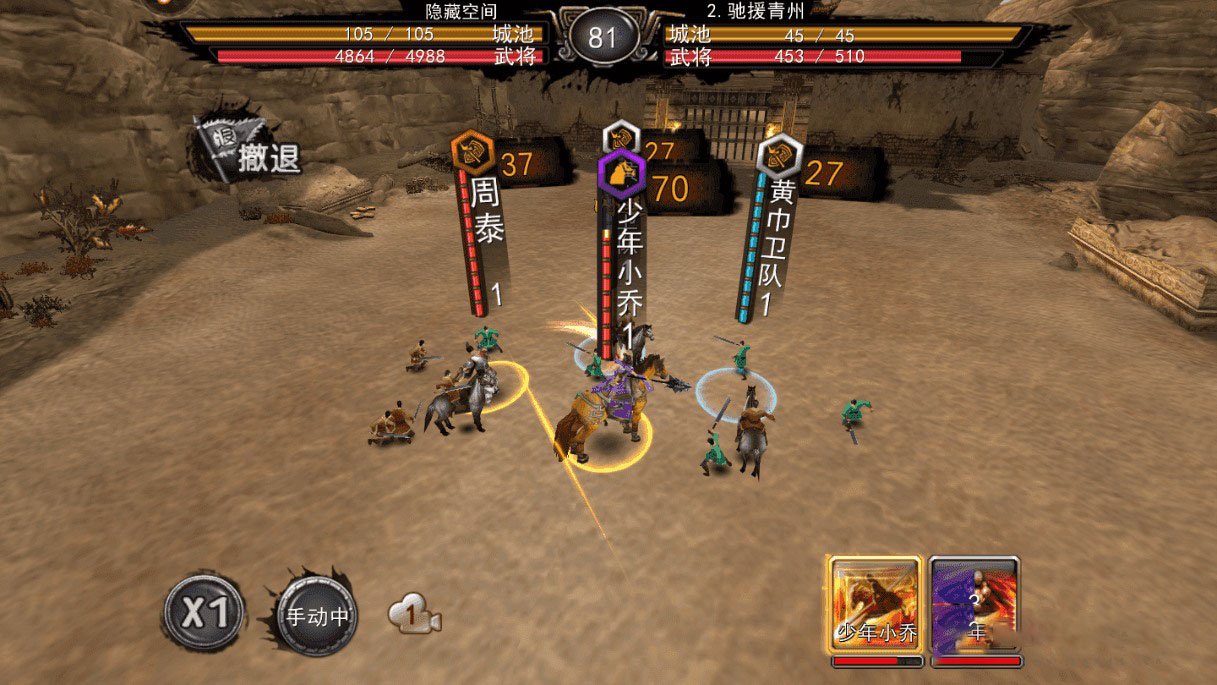Select the purple-caped general skill card
Viewport: 1217px width, 685px height.
pyautogui.click(x=975, y=604)
